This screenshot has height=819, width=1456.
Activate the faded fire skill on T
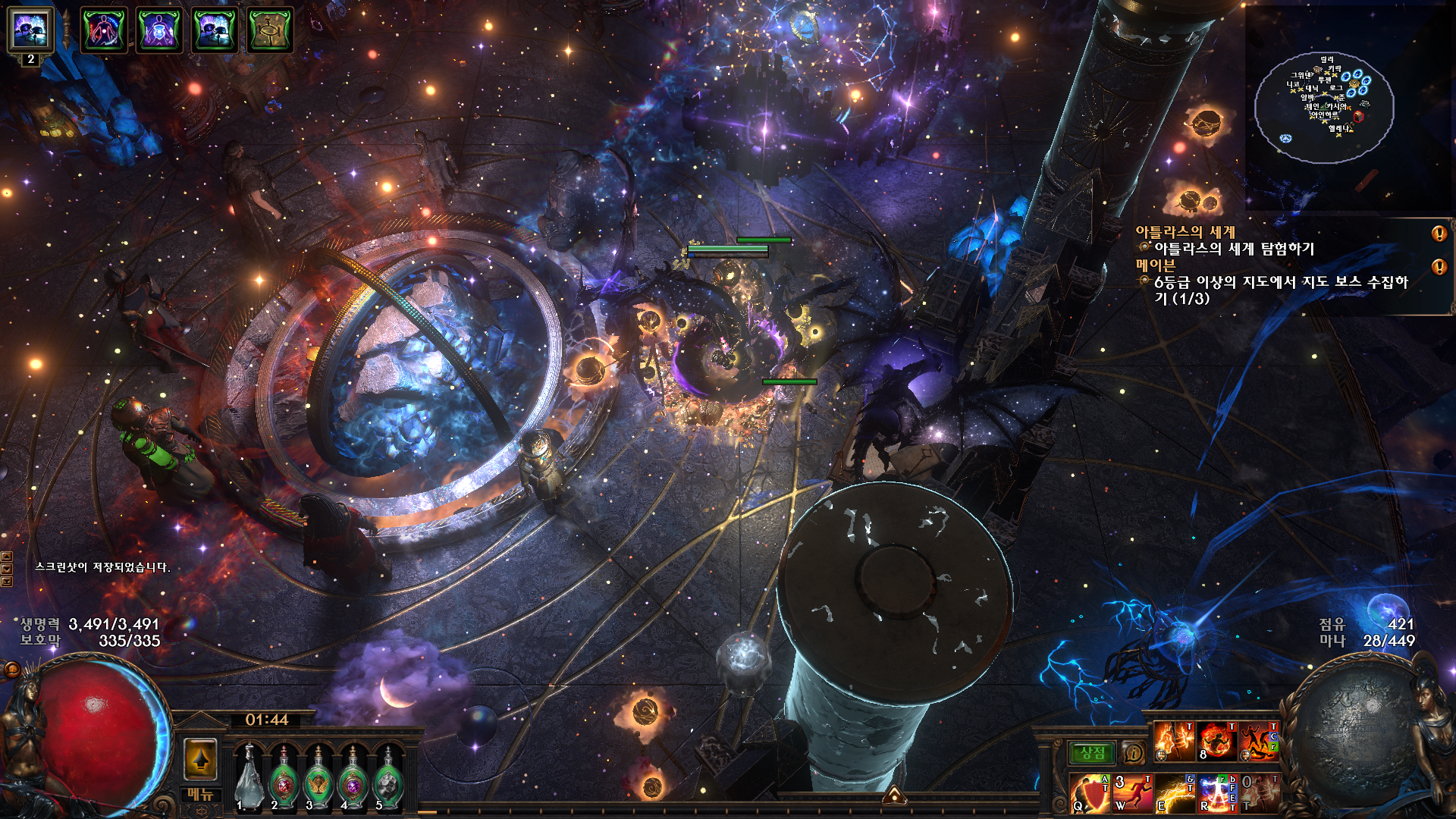pyautogui.click(x=1259, y=793)
